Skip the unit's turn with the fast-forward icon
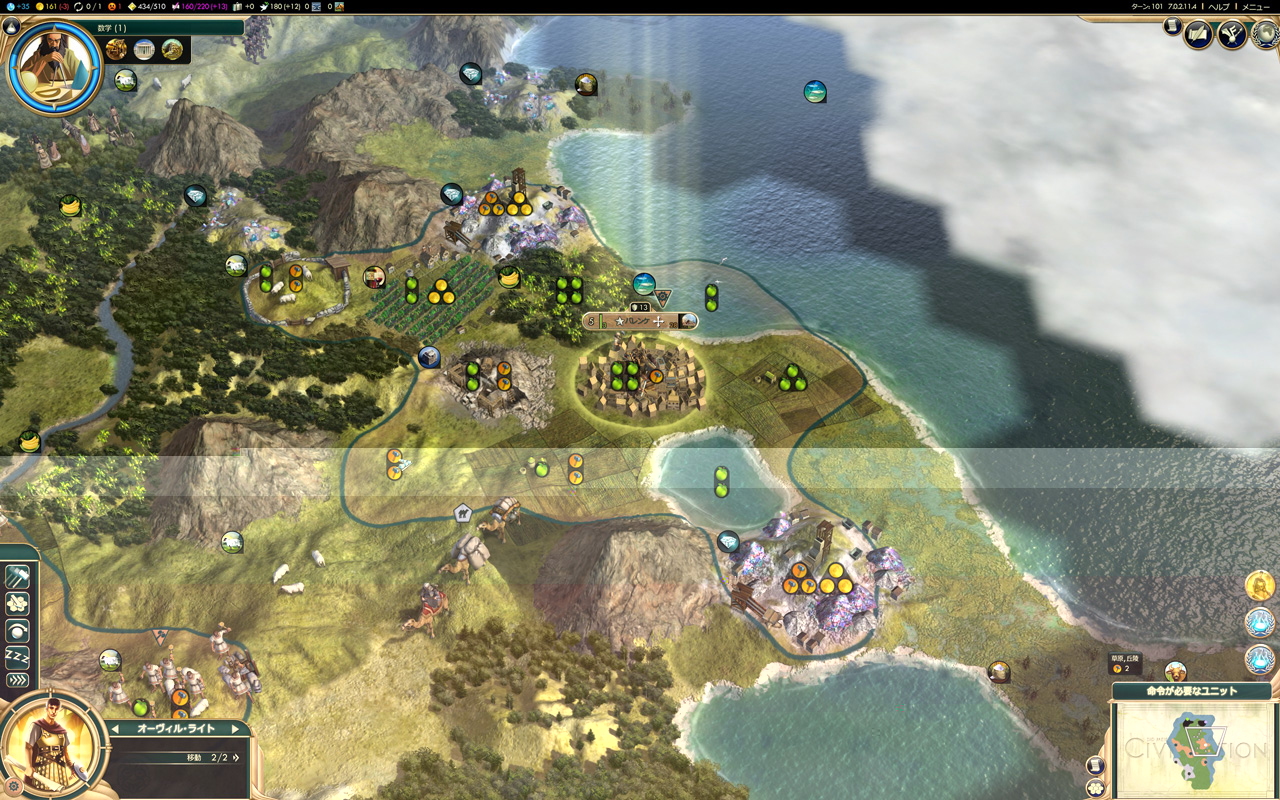Image resolution: width=1280 pixels, height=800 pixels. pyautogui.click(x=16, y=678)
